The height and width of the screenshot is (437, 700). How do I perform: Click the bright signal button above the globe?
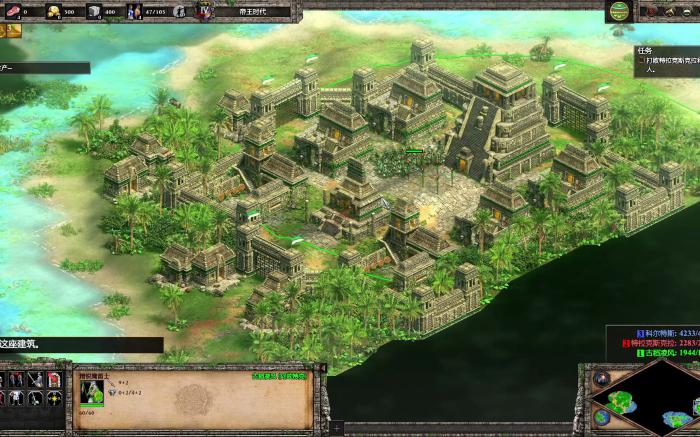pos(601,378)
